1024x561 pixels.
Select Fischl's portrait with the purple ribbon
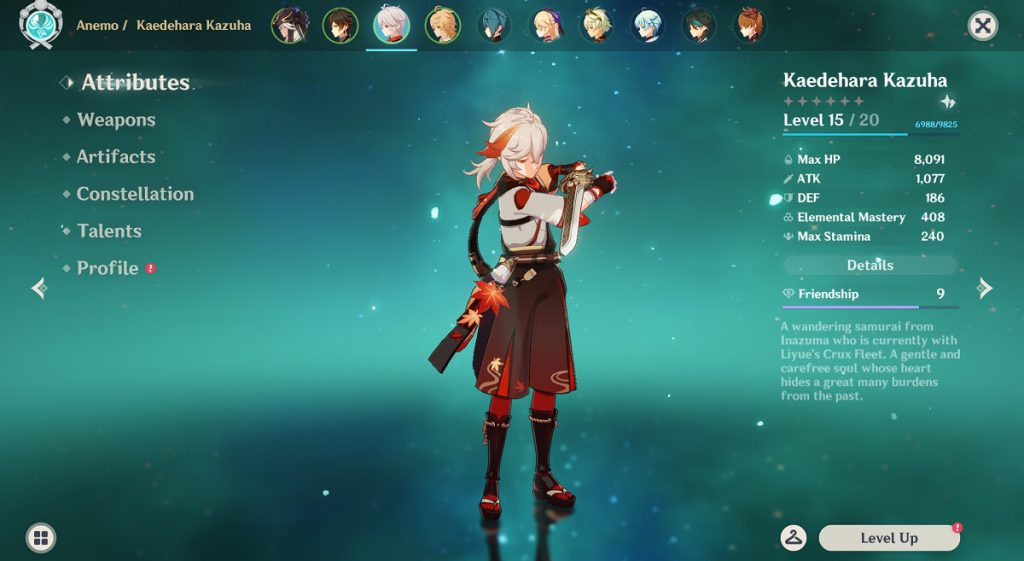[x=546, y=26]
